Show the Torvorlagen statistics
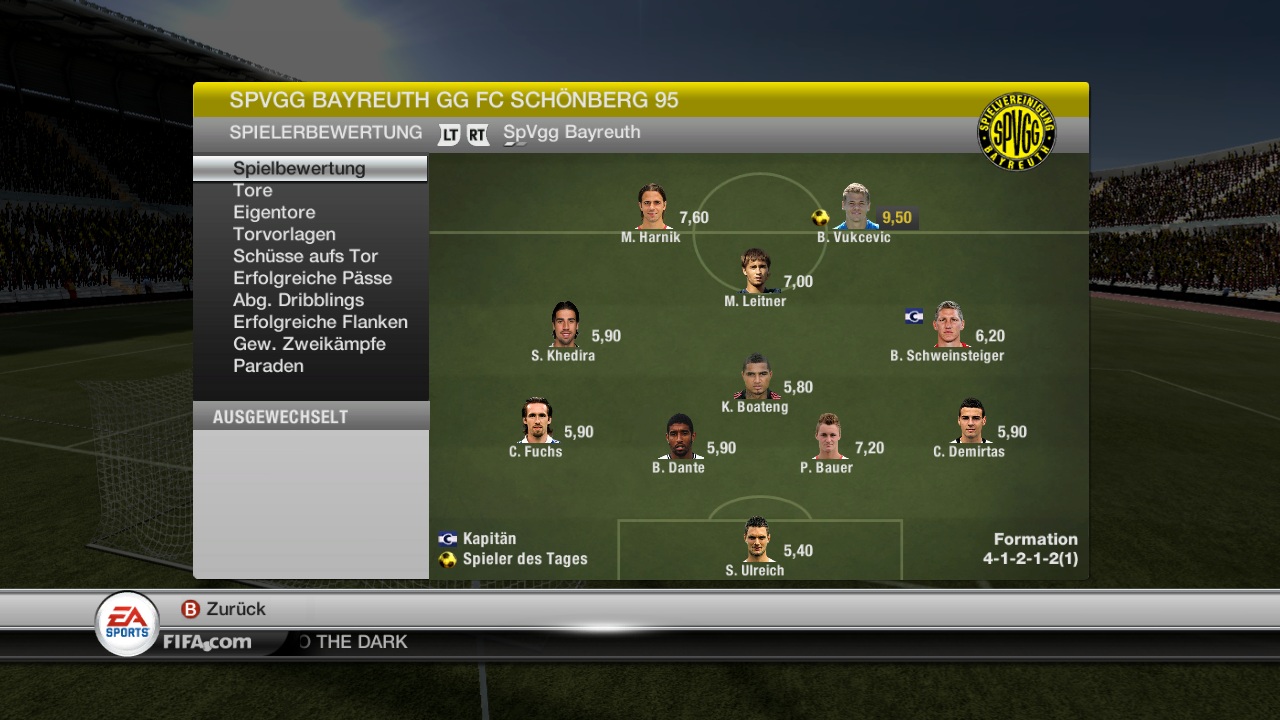The image size is (1280, 720). pos(284,234)
